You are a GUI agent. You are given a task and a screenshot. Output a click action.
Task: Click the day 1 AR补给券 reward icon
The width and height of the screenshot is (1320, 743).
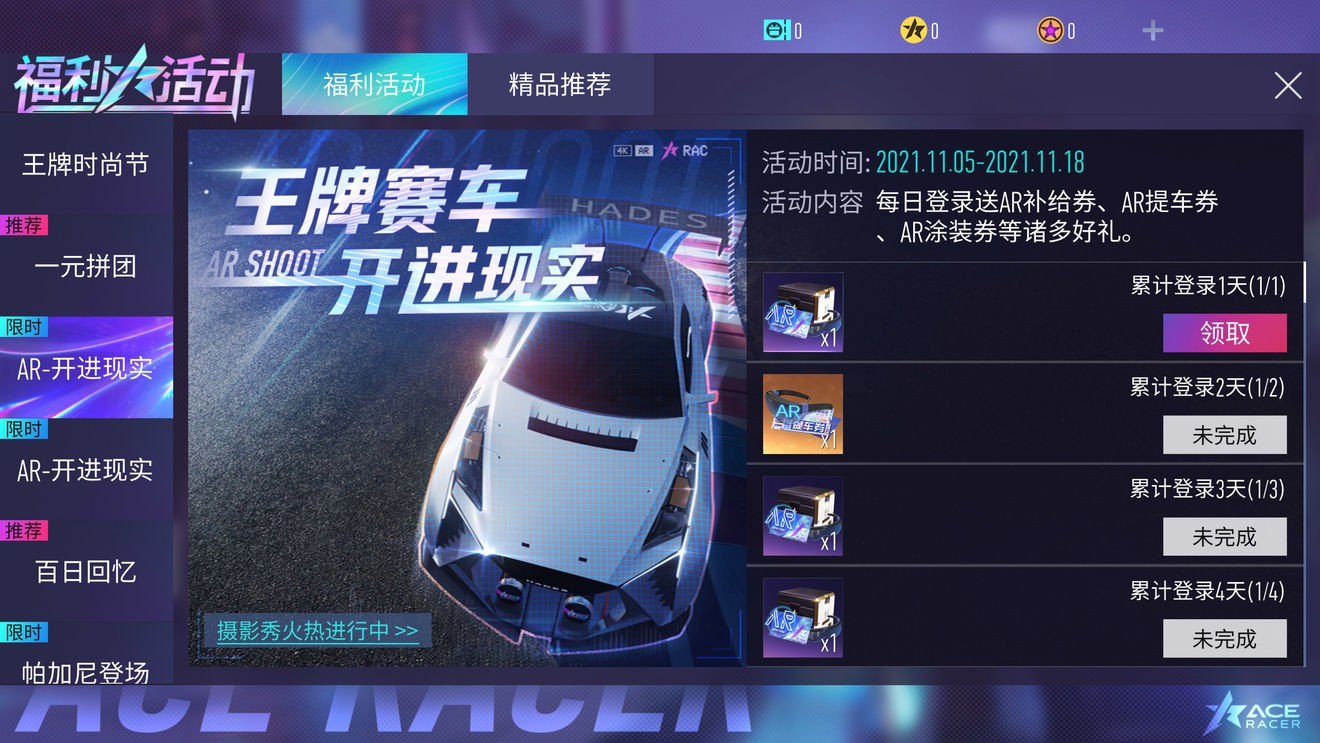tap(801, 311)
